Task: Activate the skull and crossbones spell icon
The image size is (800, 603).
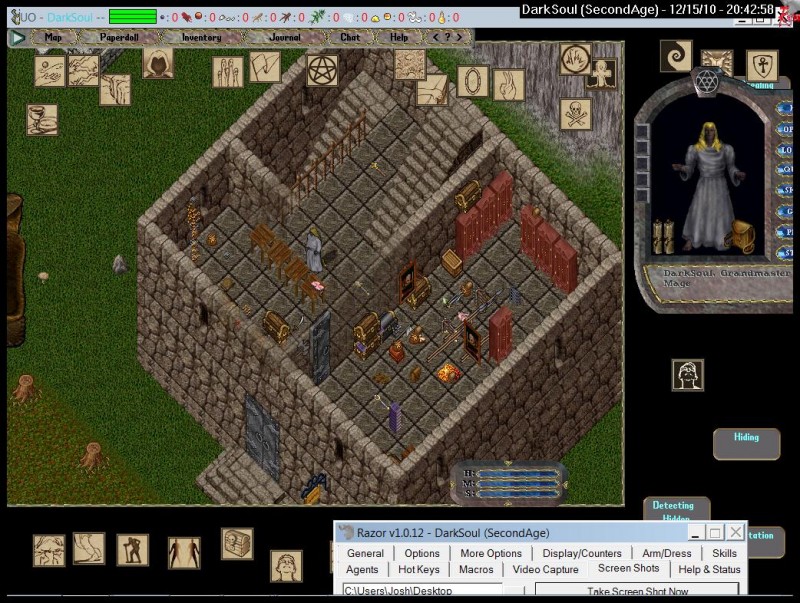Action: [575, 114]
